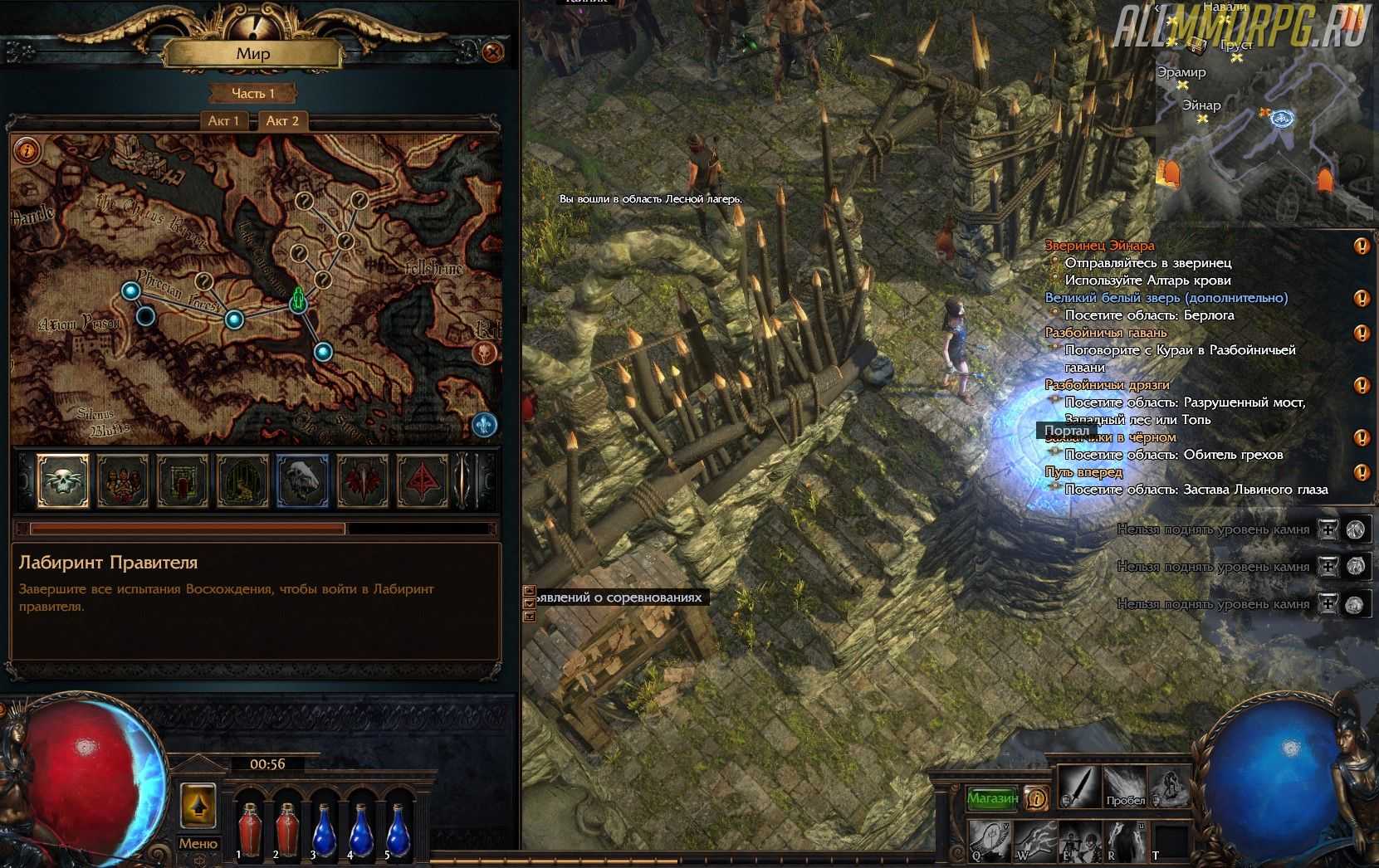Use the first red life flask
The height and width of the screenshot is (868, 1379).
click(249, 830)
